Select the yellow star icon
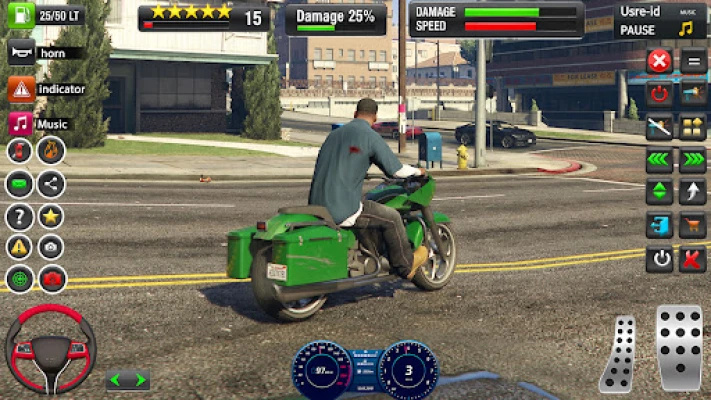 click(51, 216)
